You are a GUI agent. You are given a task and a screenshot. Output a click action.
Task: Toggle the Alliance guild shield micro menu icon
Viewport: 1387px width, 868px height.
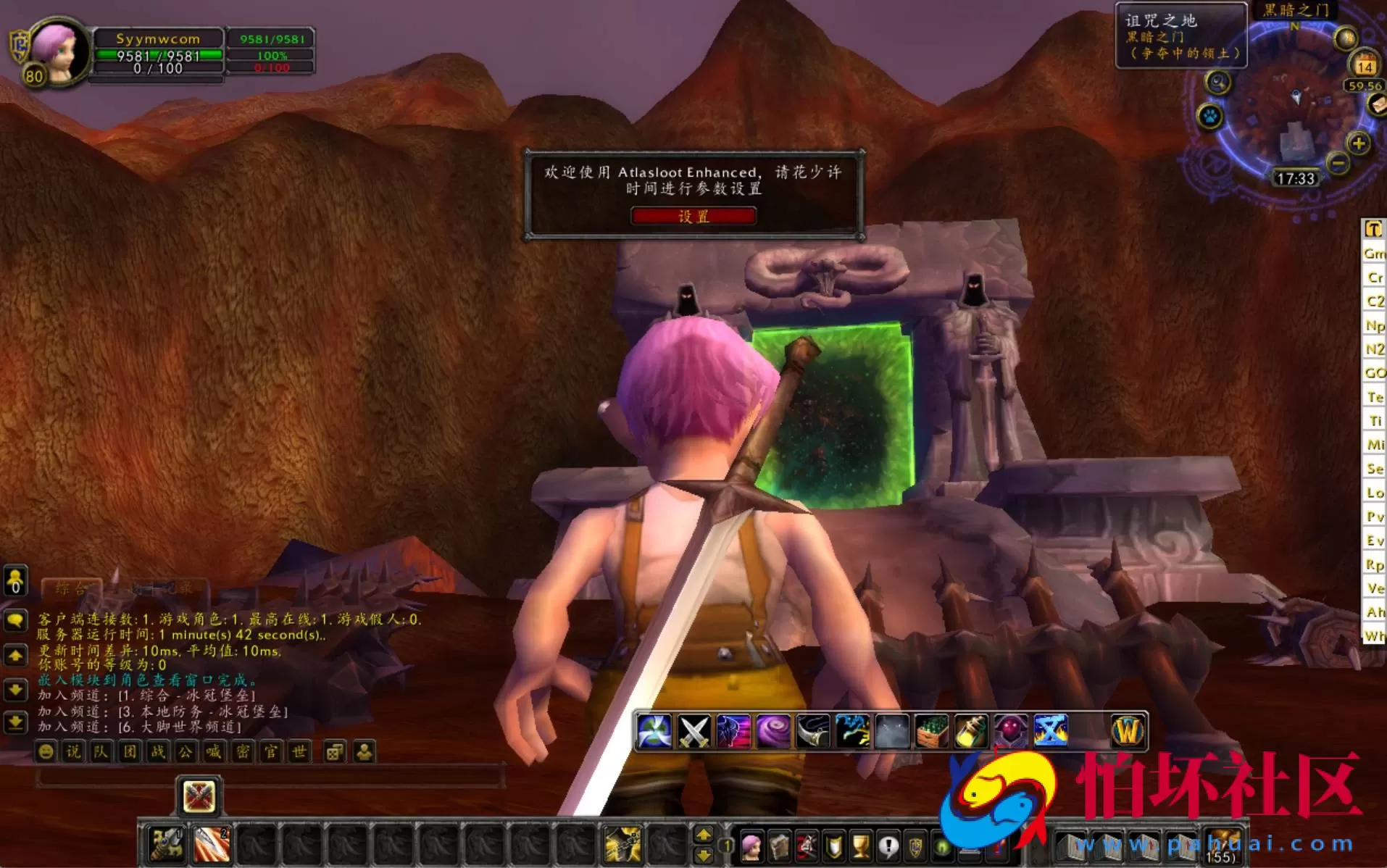pos(917,845)
